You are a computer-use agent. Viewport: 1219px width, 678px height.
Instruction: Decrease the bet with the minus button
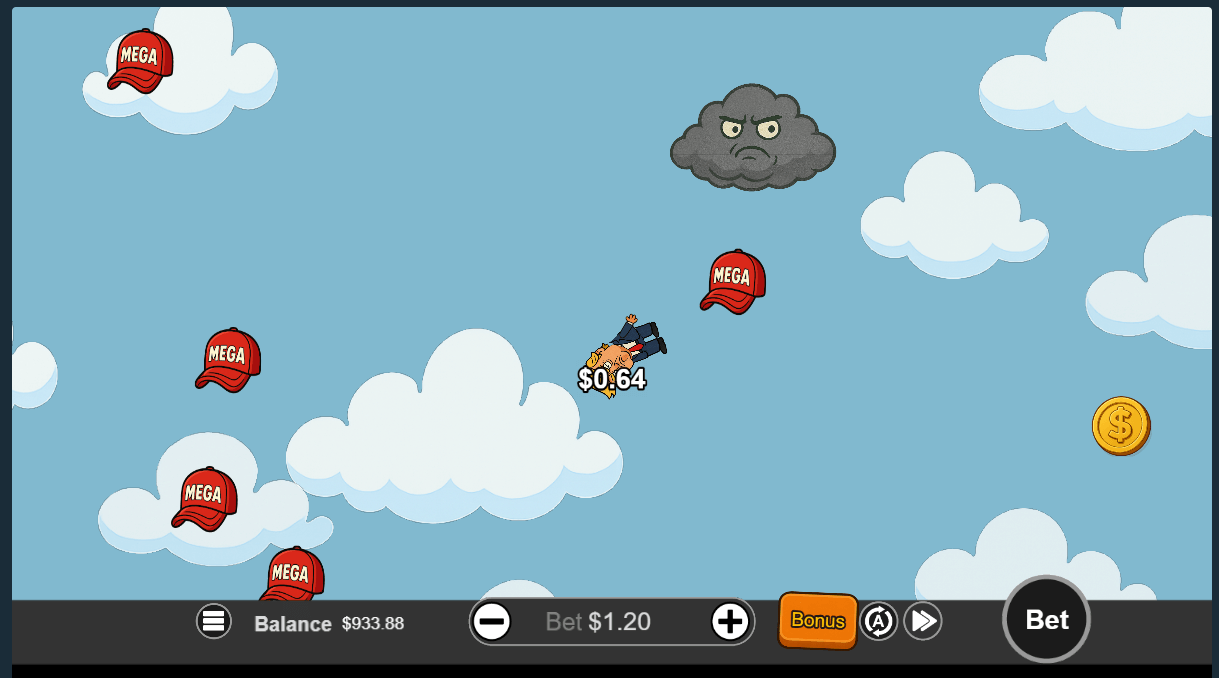click(491, 622)
